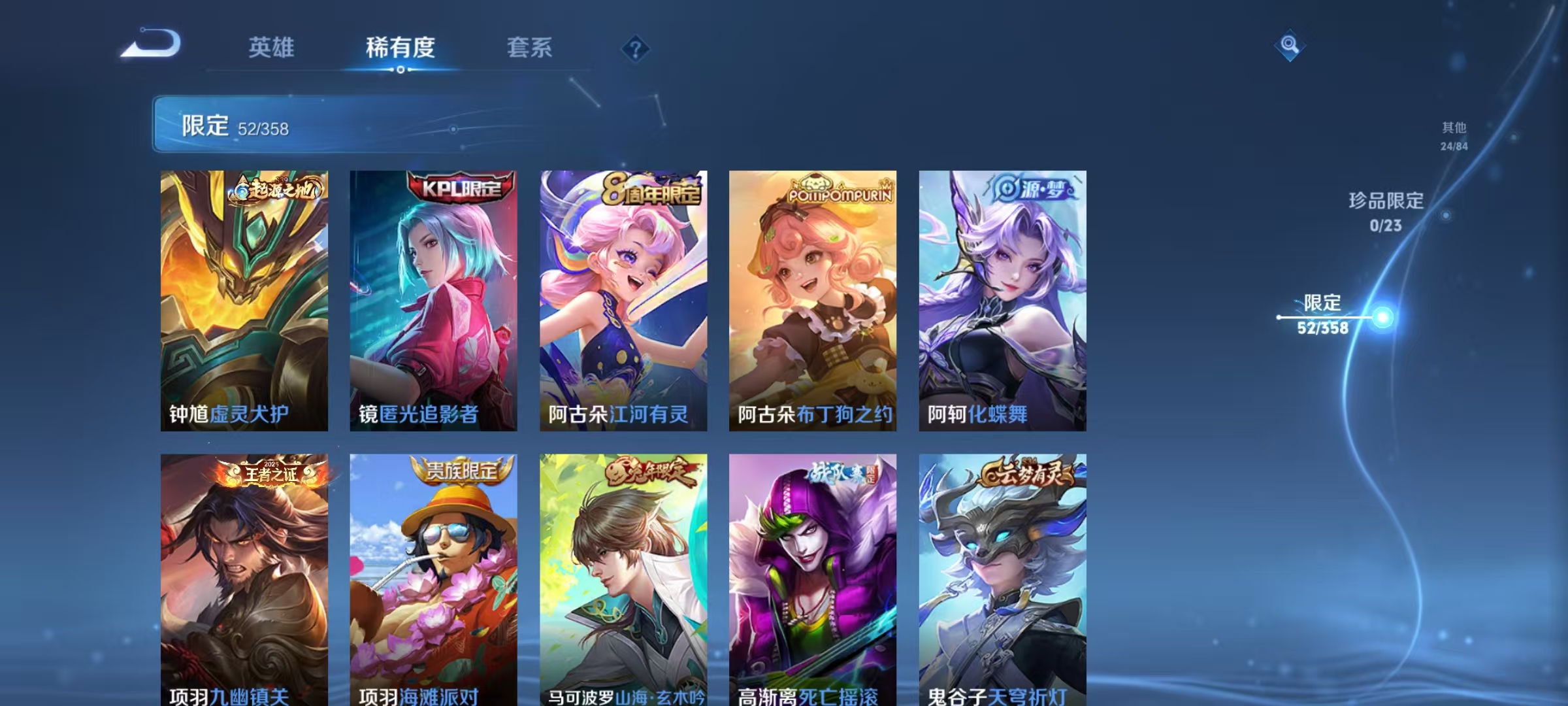This screenshot has height=706, width=1568.
Task: Select the 钟馗虚灵犬护 skin thumbnail
Action: 244,301
